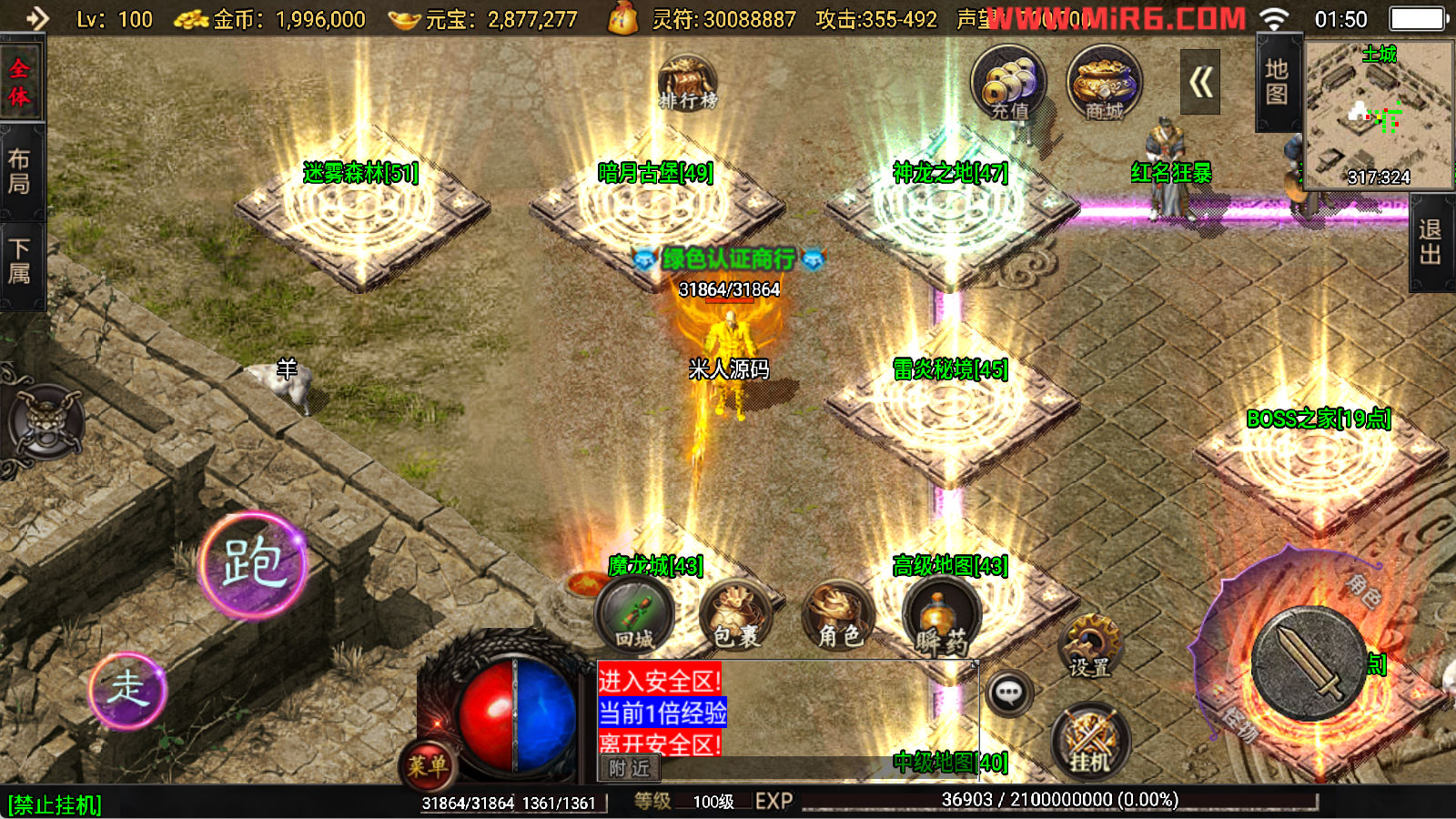The width and height of the screenshot is (1456, 819).
Task: Open the 包裹 inventory bag
Action: point(735,616)
